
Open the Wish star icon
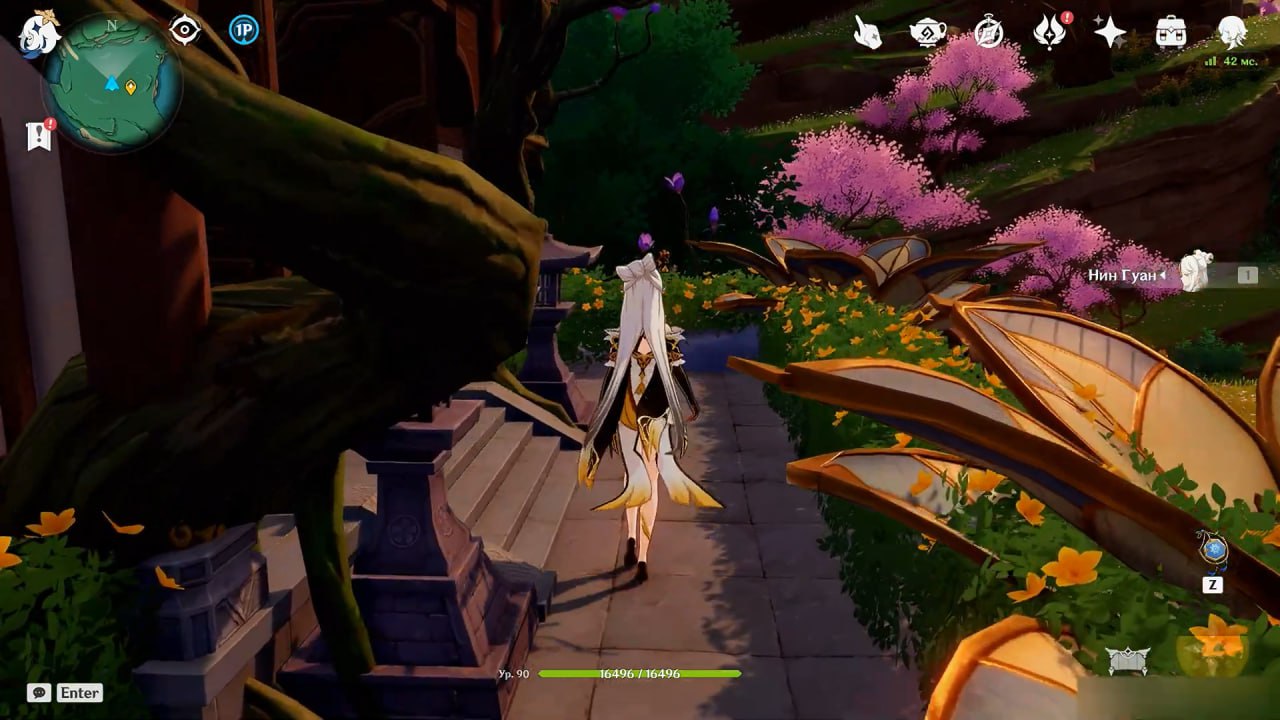(x=1110, y=33)
